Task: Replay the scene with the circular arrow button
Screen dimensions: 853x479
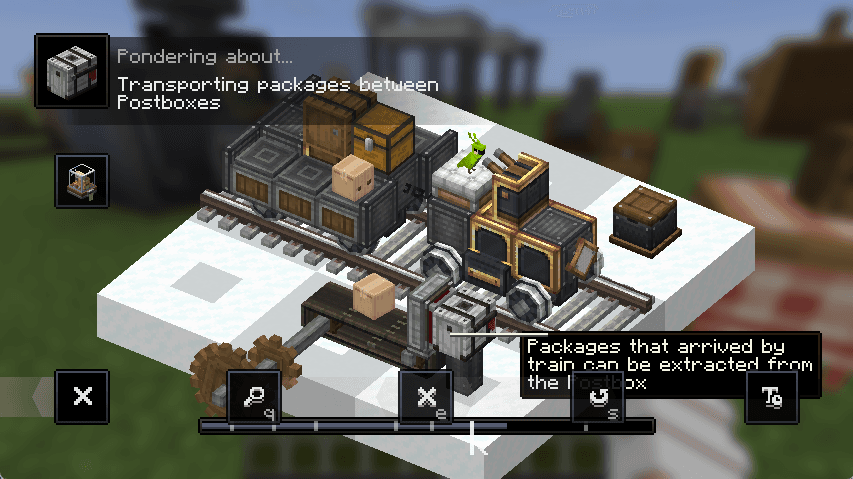Action: (x=598, y=397)
